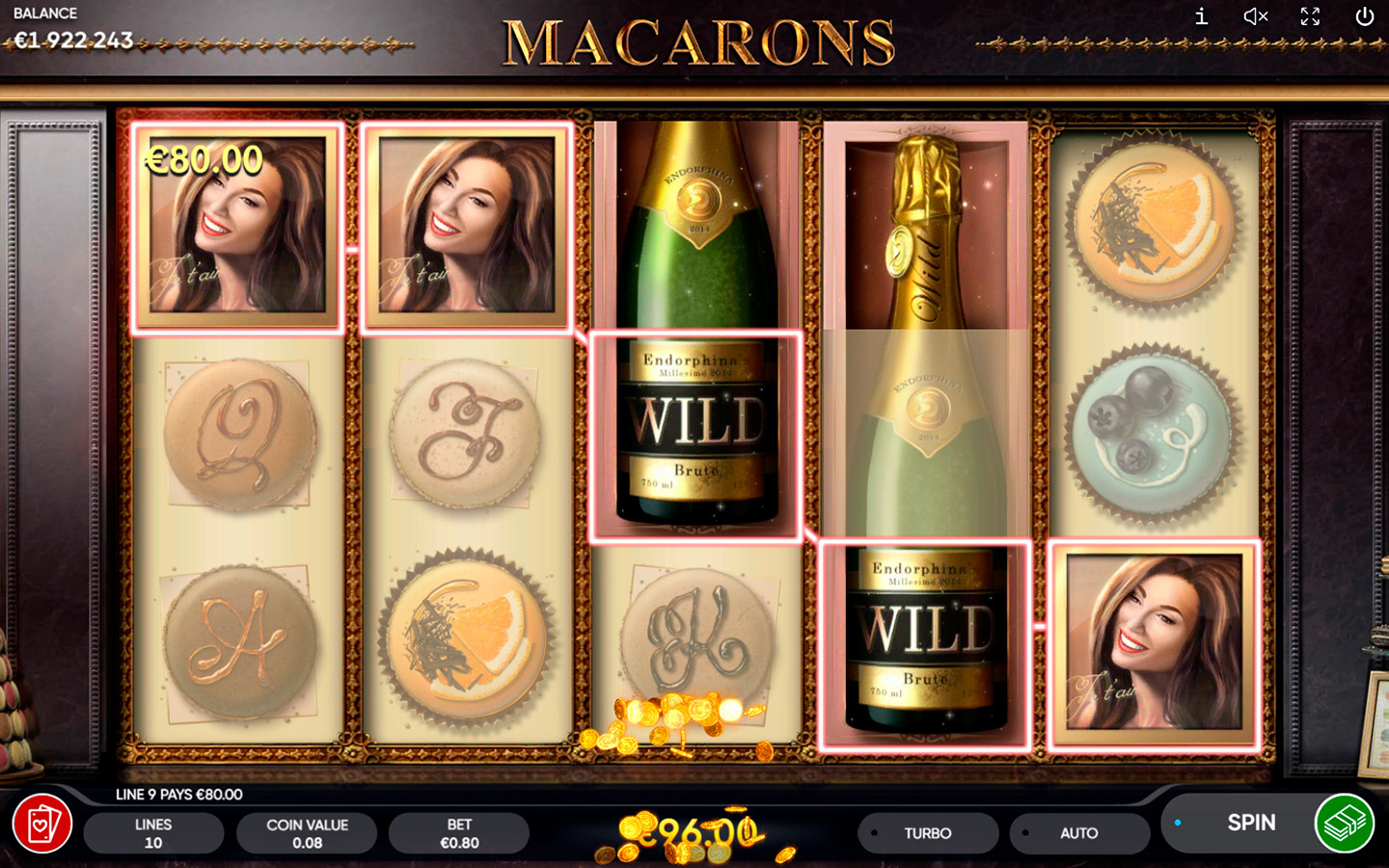Change the Bet amount
The image size is (1389, 868).
[459, 833]
